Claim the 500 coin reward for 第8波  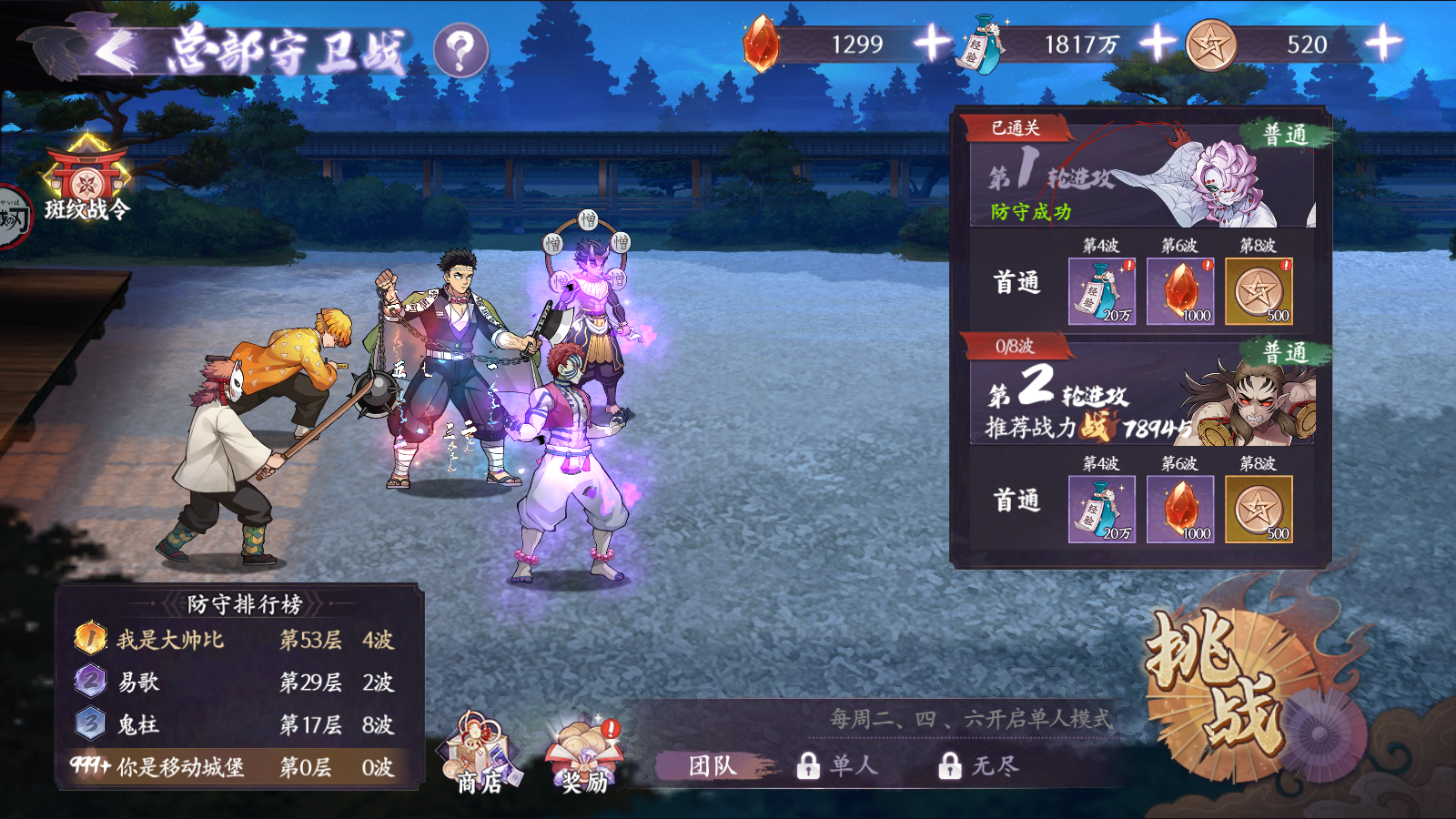coord(1261,289)
